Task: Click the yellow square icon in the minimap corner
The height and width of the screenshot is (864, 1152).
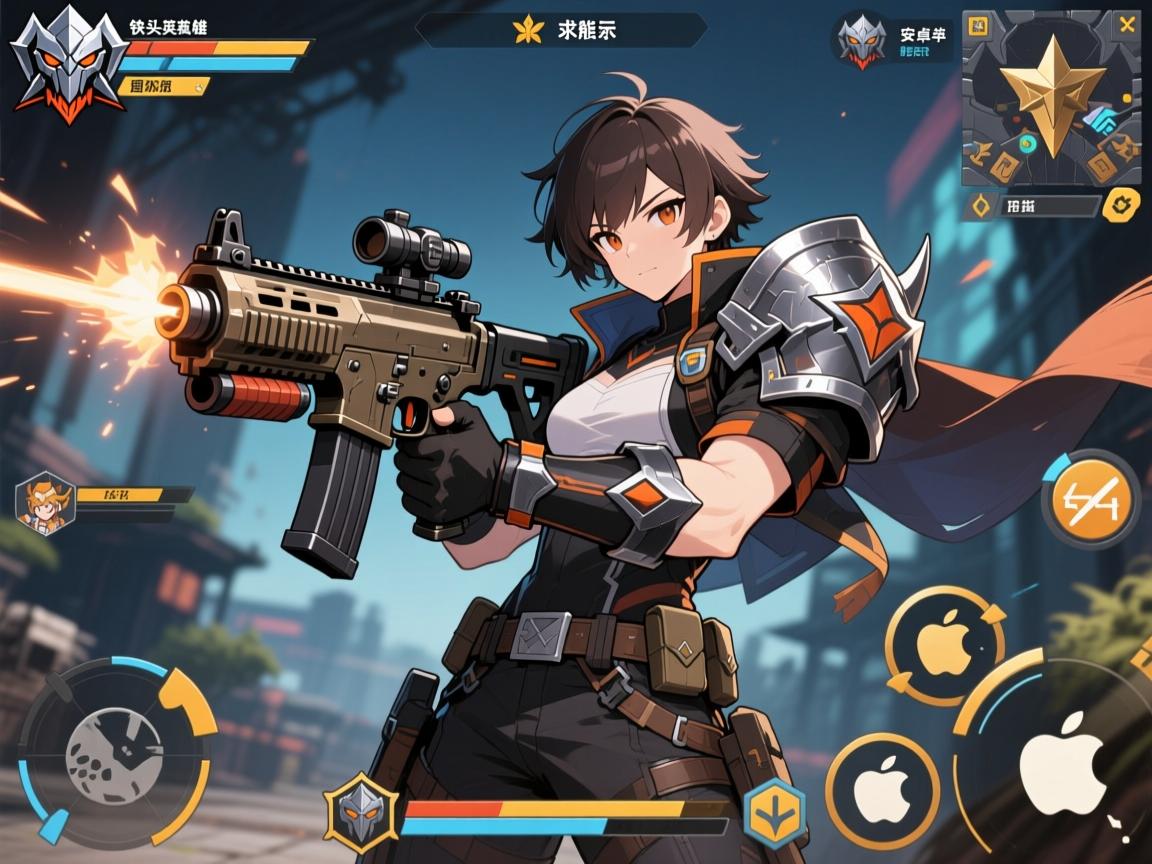Action: click(x=979, y=25)
